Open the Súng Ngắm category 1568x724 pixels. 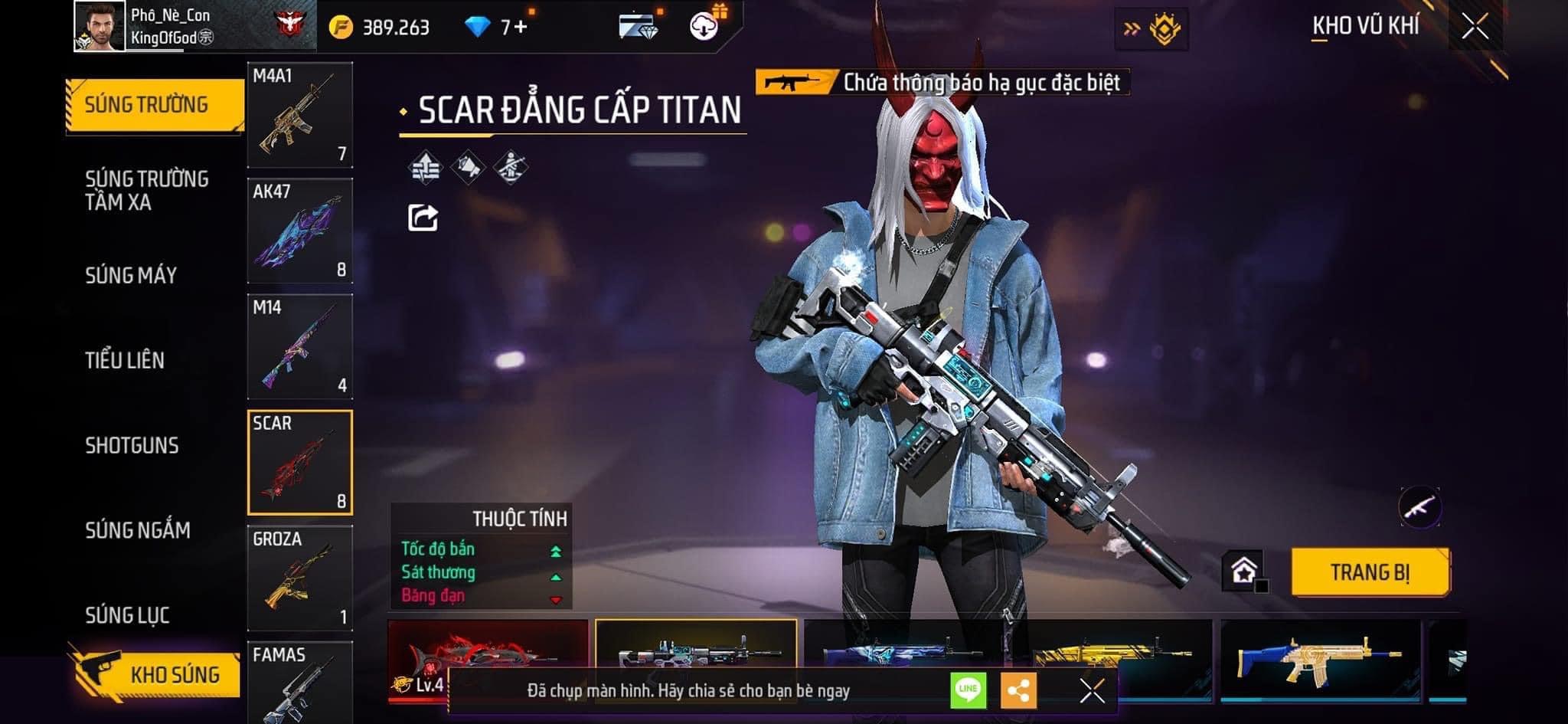[x=138, y=530]
